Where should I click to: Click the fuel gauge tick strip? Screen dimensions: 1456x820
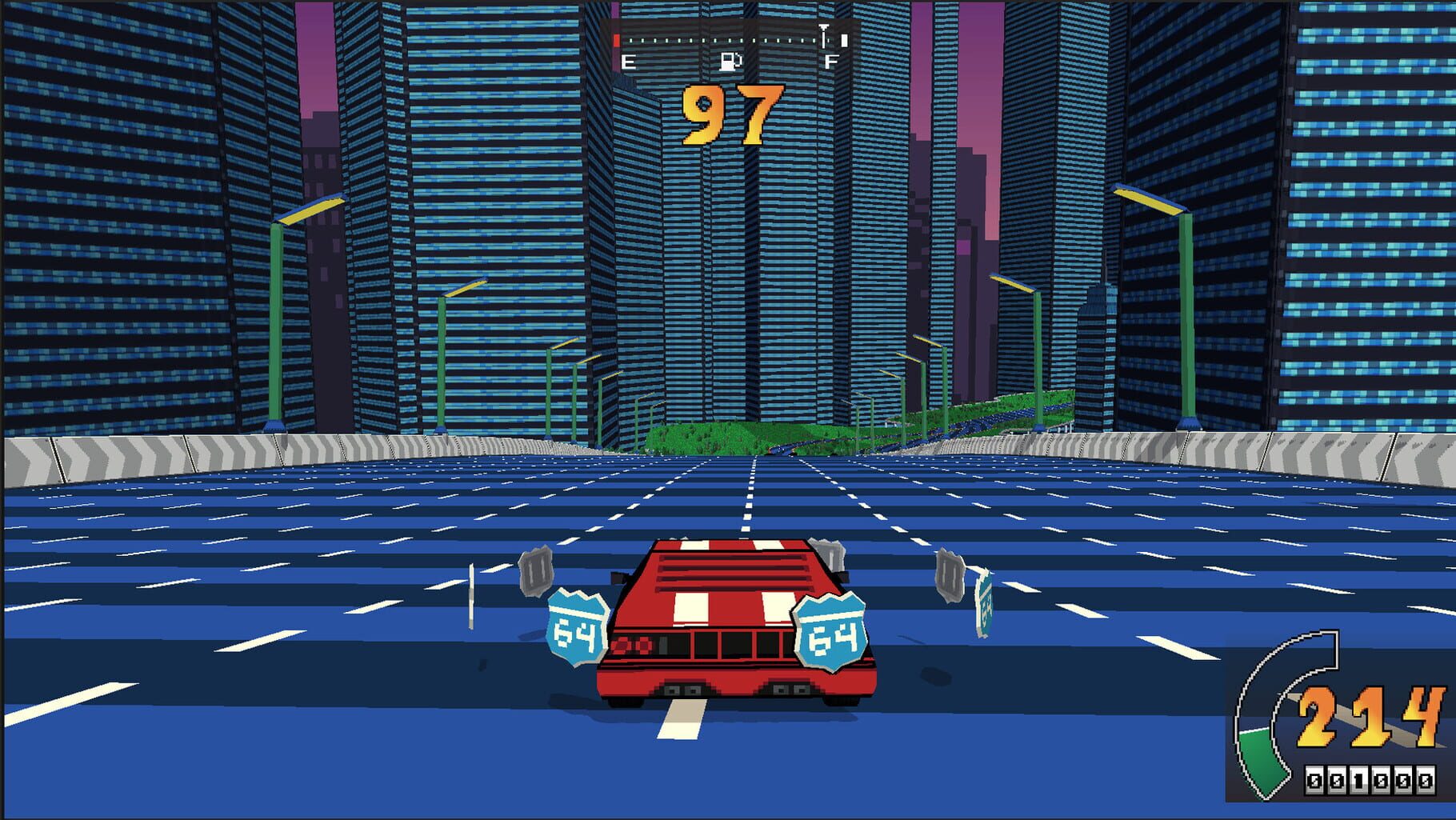(x=720, y=42)
